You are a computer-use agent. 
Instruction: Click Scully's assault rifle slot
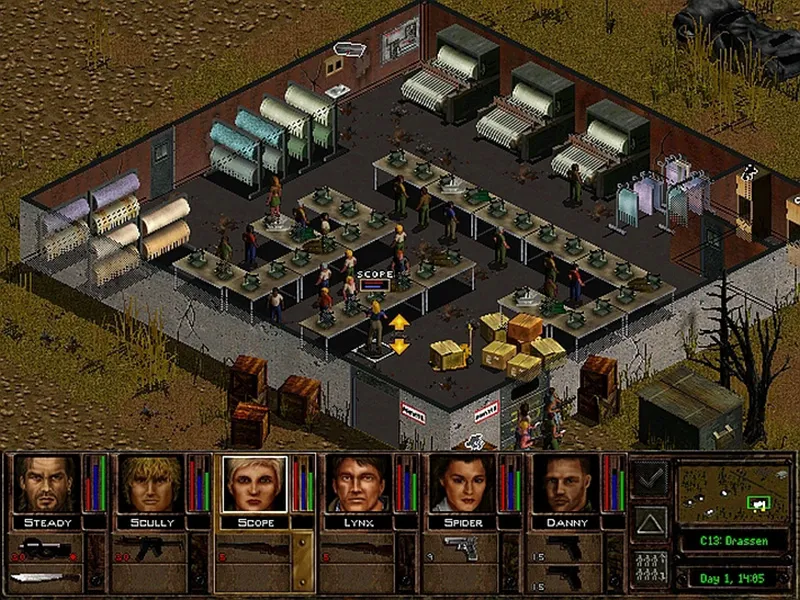click(150, 548)
